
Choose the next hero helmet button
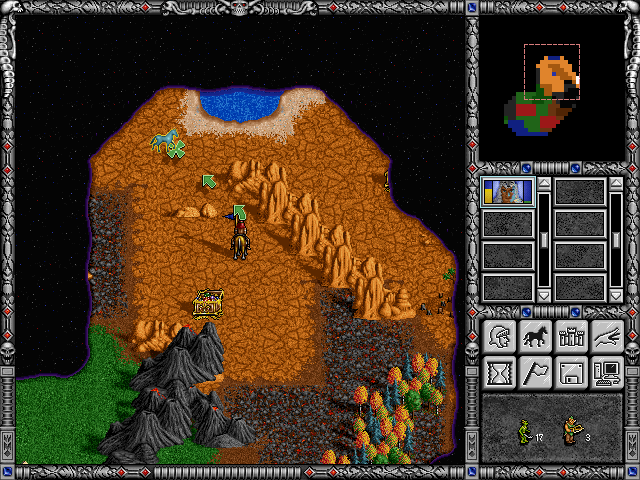498,337
